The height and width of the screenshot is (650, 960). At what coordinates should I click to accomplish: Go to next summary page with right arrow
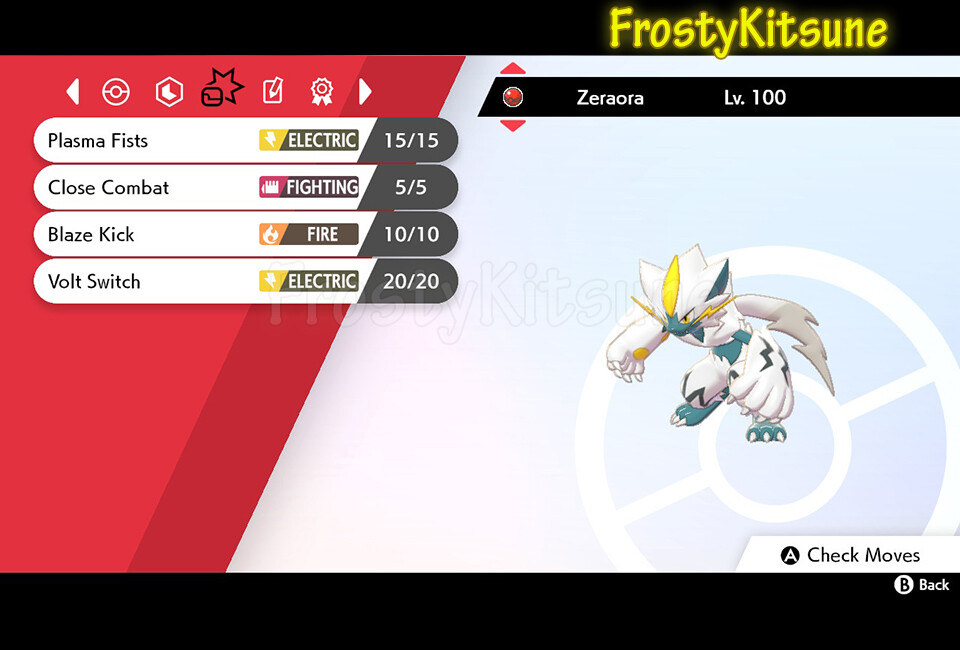365,92
